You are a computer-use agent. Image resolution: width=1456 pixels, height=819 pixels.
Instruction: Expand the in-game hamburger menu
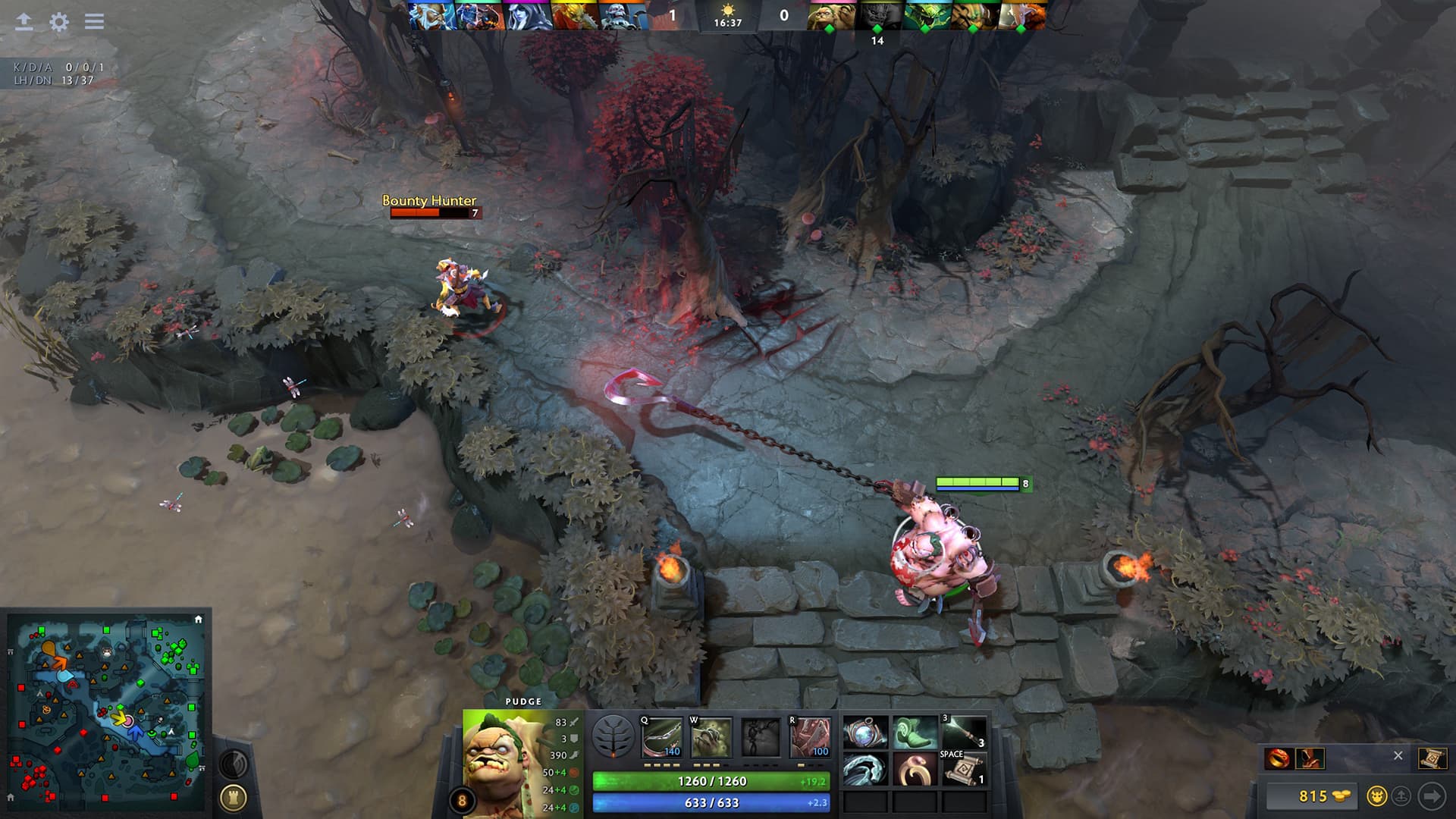94,22
